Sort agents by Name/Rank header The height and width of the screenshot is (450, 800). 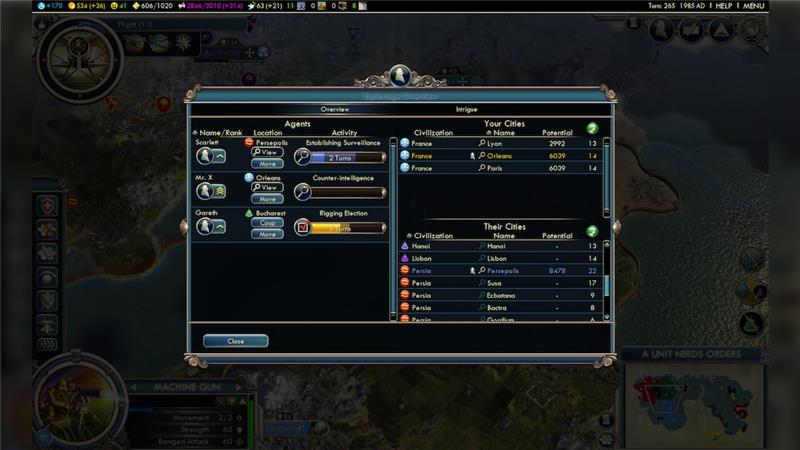click(x=220, y=132)
